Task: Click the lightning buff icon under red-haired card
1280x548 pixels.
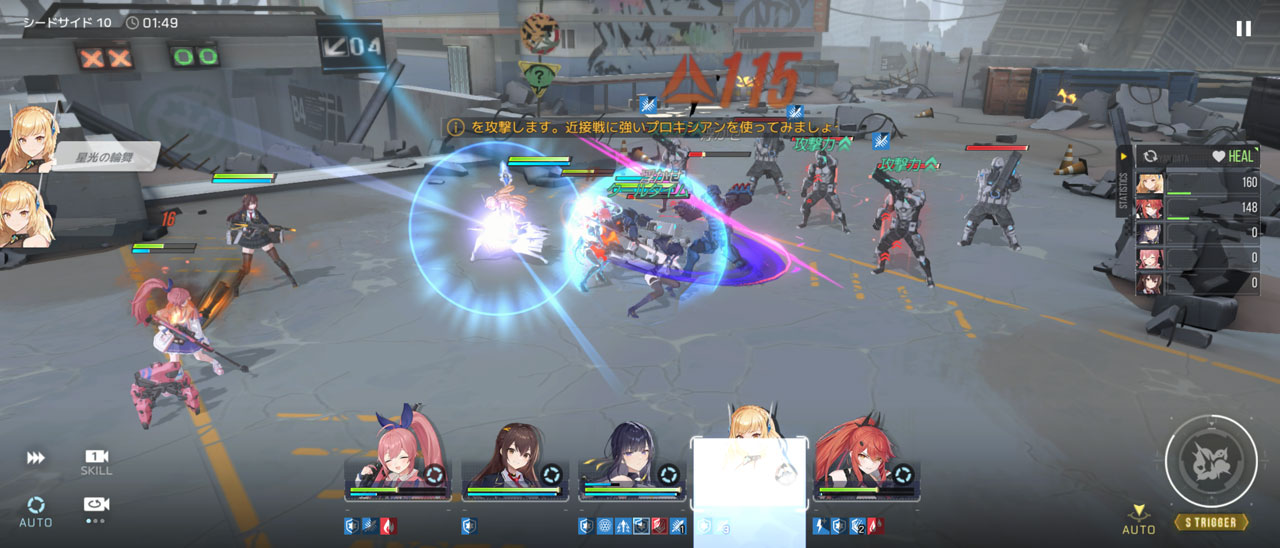Action: 821,526
